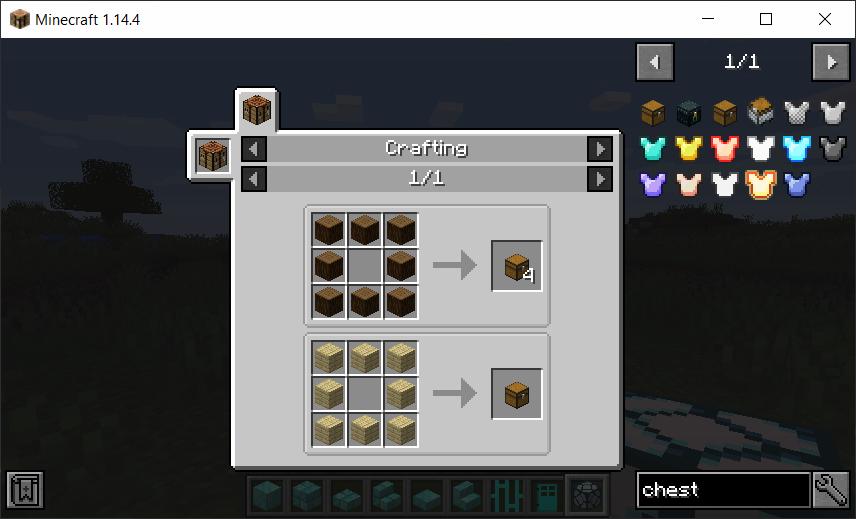Focus the search field containing "chest"
This screenshot has height=519, width=856.
click(723, 490)
